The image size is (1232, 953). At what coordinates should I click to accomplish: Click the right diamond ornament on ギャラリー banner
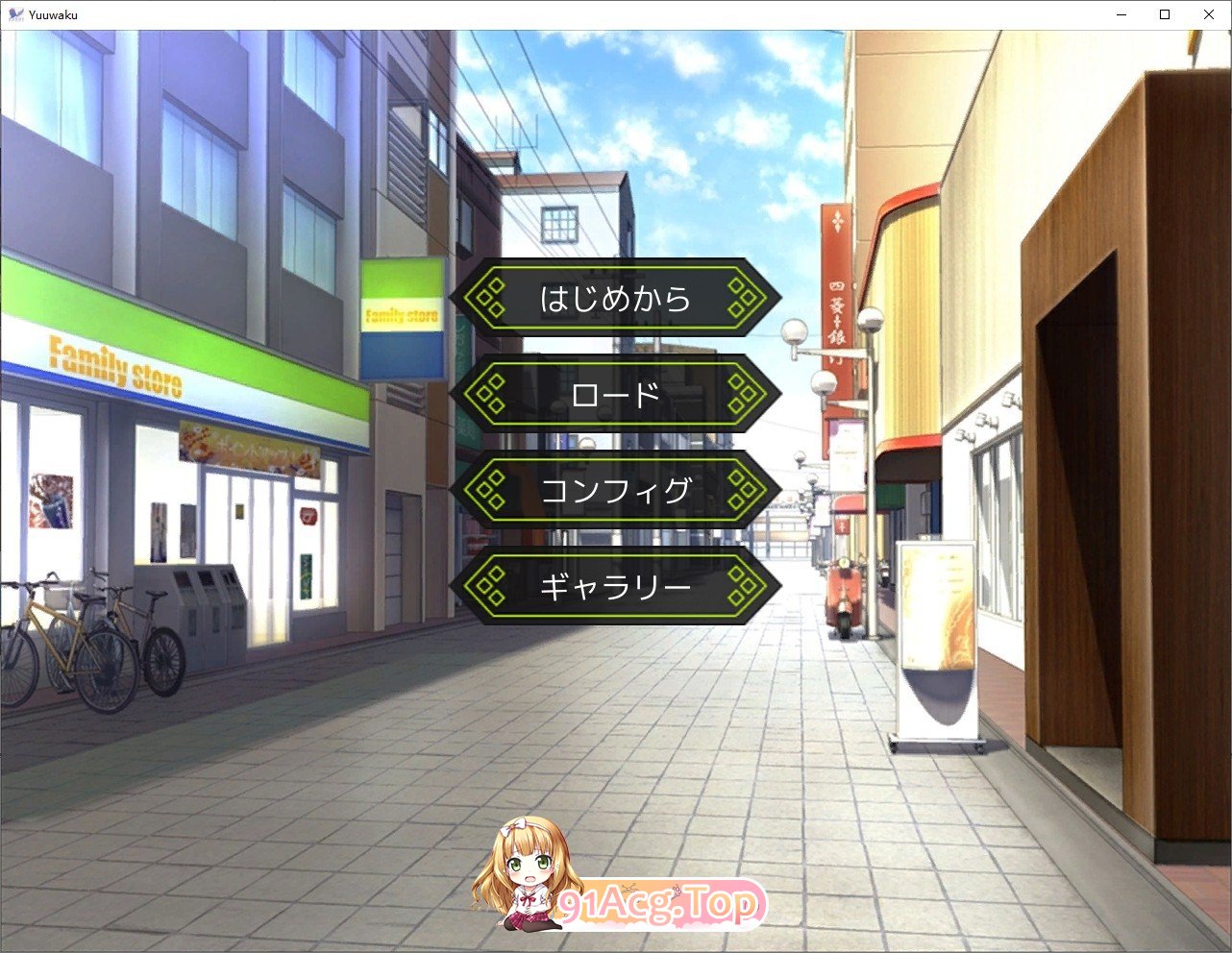(x=741, y=586)
